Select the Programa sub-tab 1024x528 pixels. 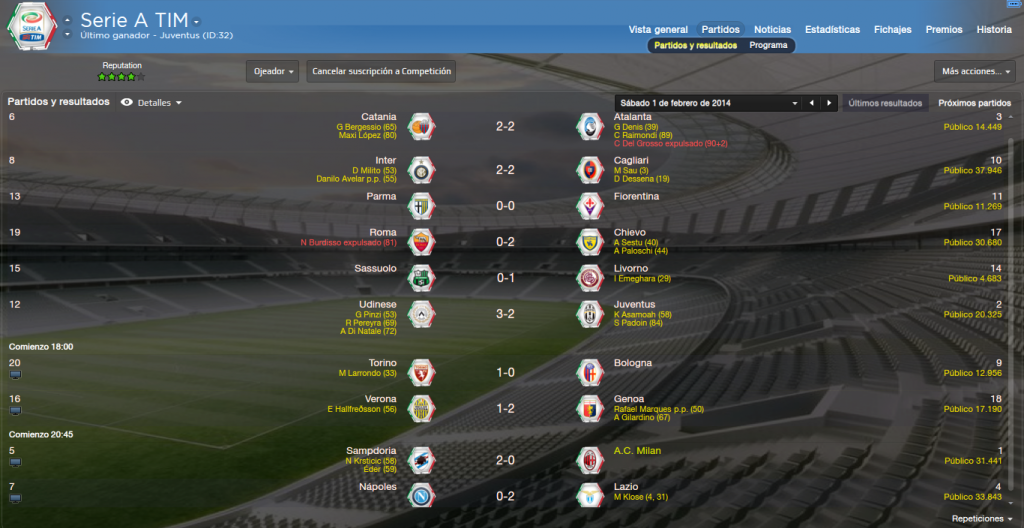[x=768, y=45]
